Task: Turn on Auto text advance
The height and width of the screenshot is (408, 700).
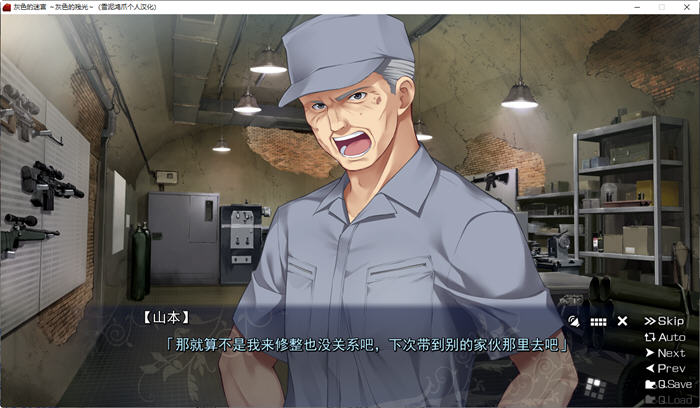Action: point(664,337)
